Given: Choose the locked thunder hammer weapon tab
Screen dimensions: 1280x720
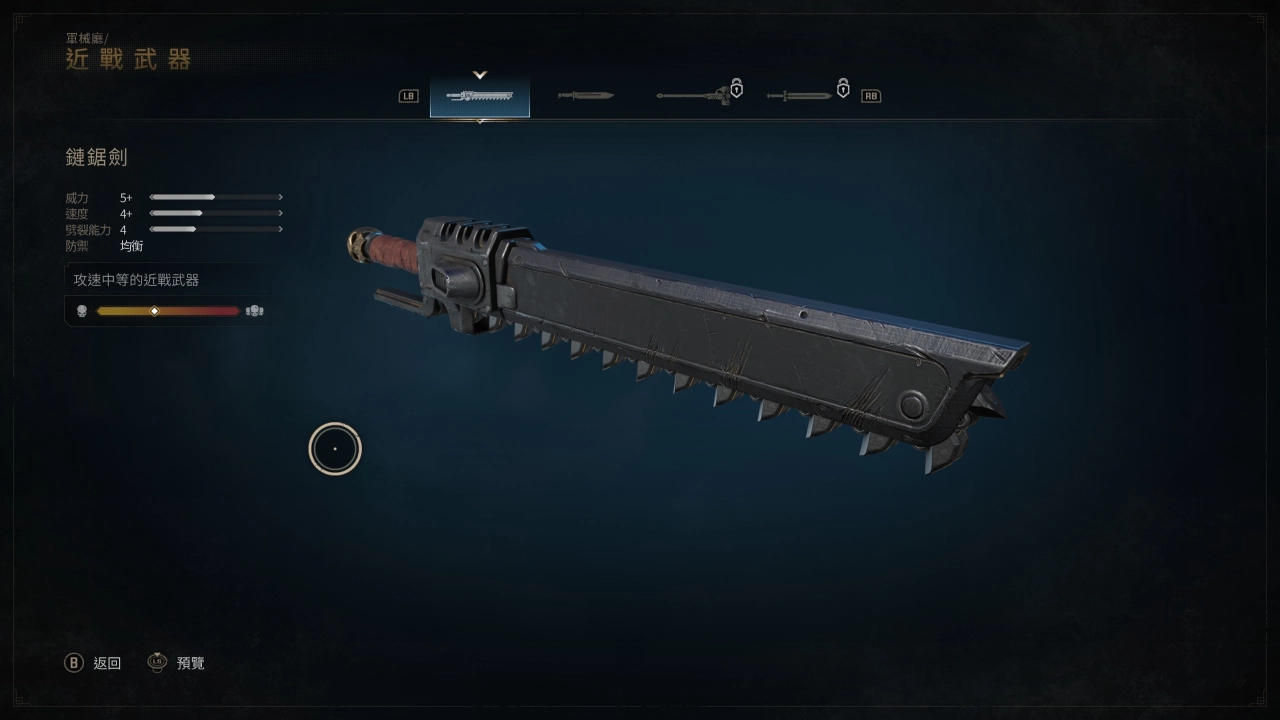Looking at the screenshot, I should 695,96.
